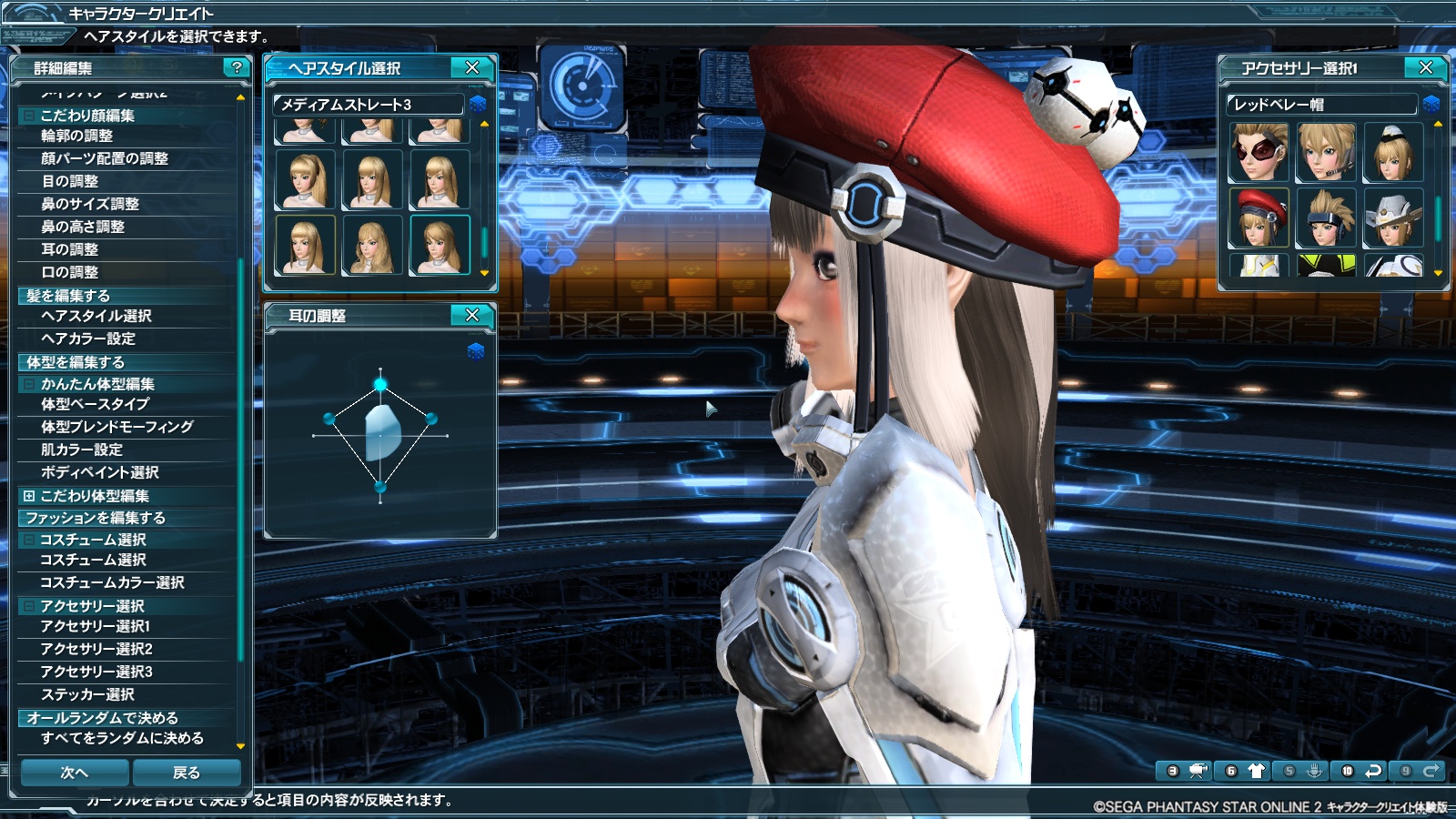Open コスチュームカラー選択 costume color entry

[112, 582]
